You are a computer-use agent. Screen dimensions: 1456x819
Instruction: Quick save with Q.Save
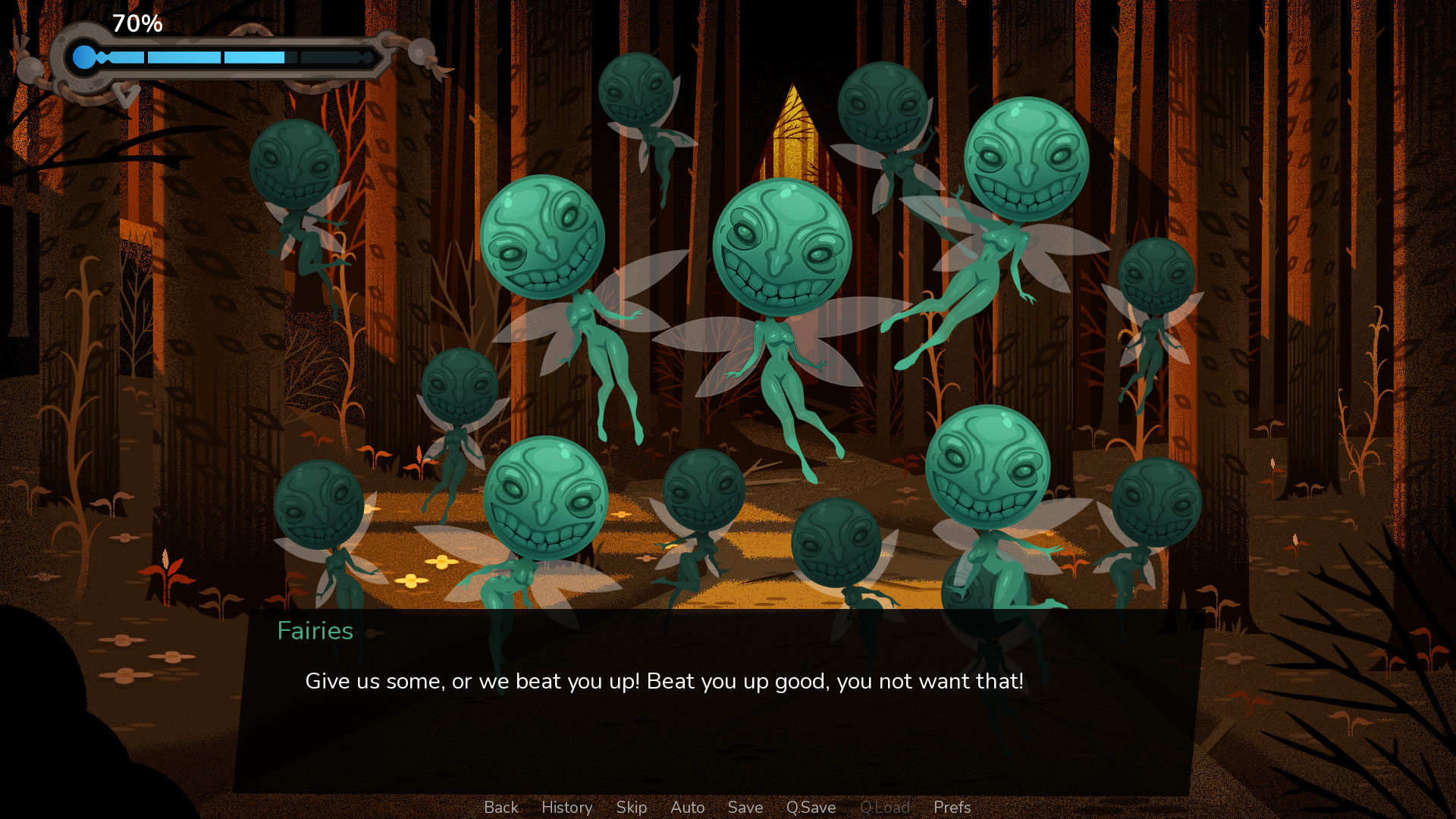[x=811, y=808]
